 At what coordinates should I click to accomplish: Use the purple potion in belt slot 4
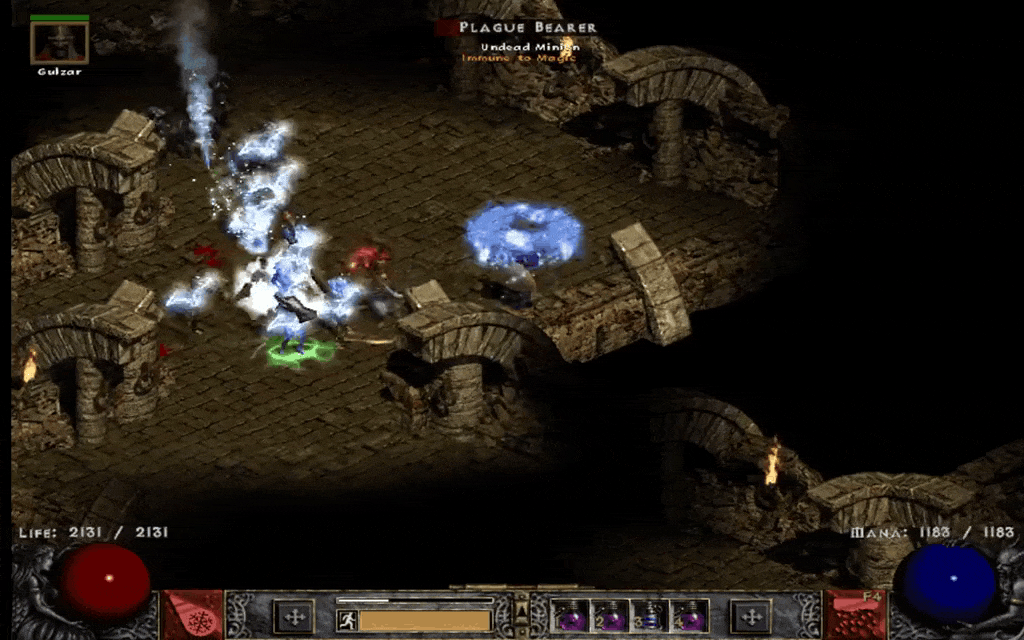pyautogui.click(x=690, y=616)
